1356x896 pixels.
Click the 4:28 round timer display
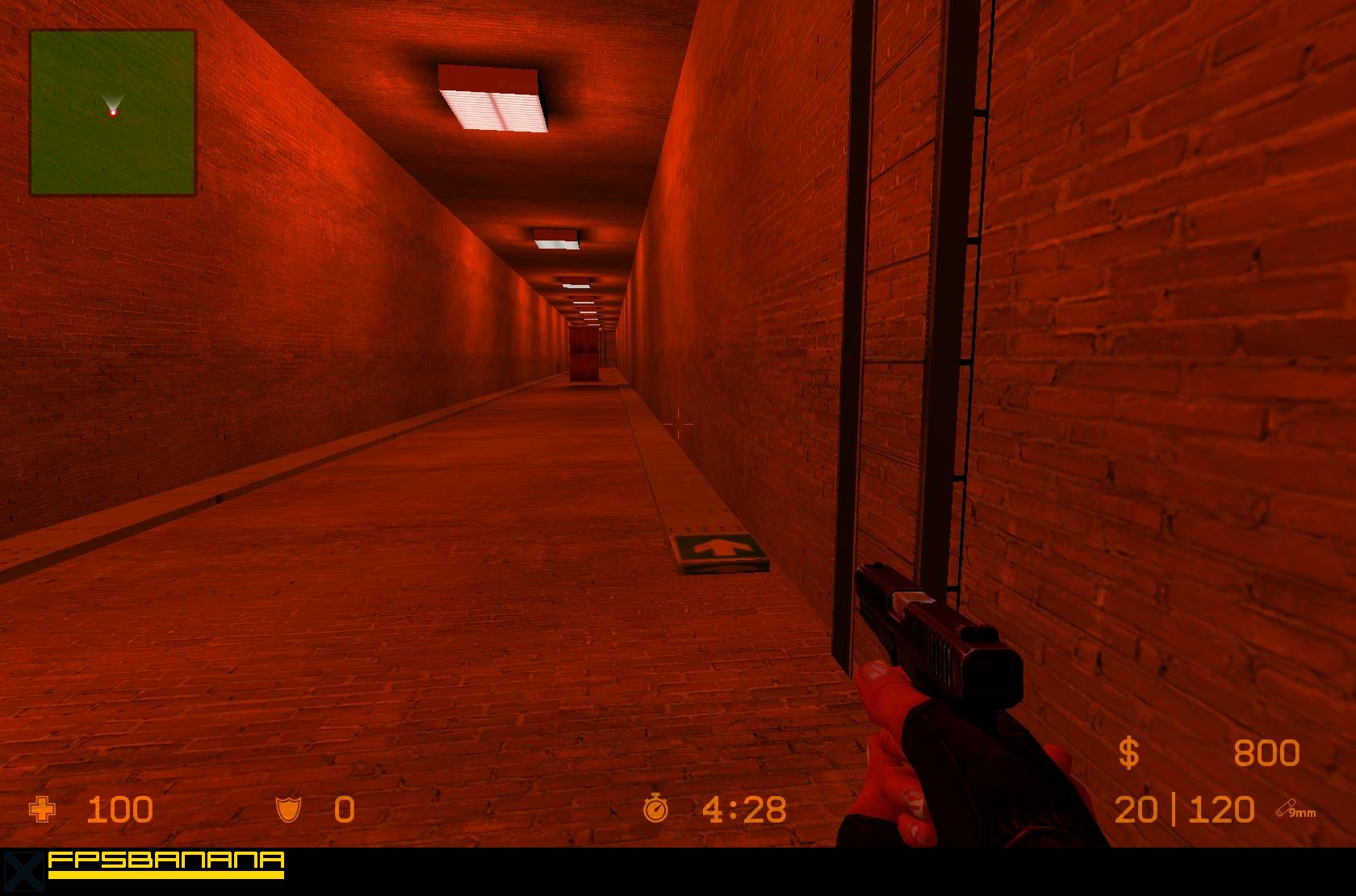[x=743, y=807]
